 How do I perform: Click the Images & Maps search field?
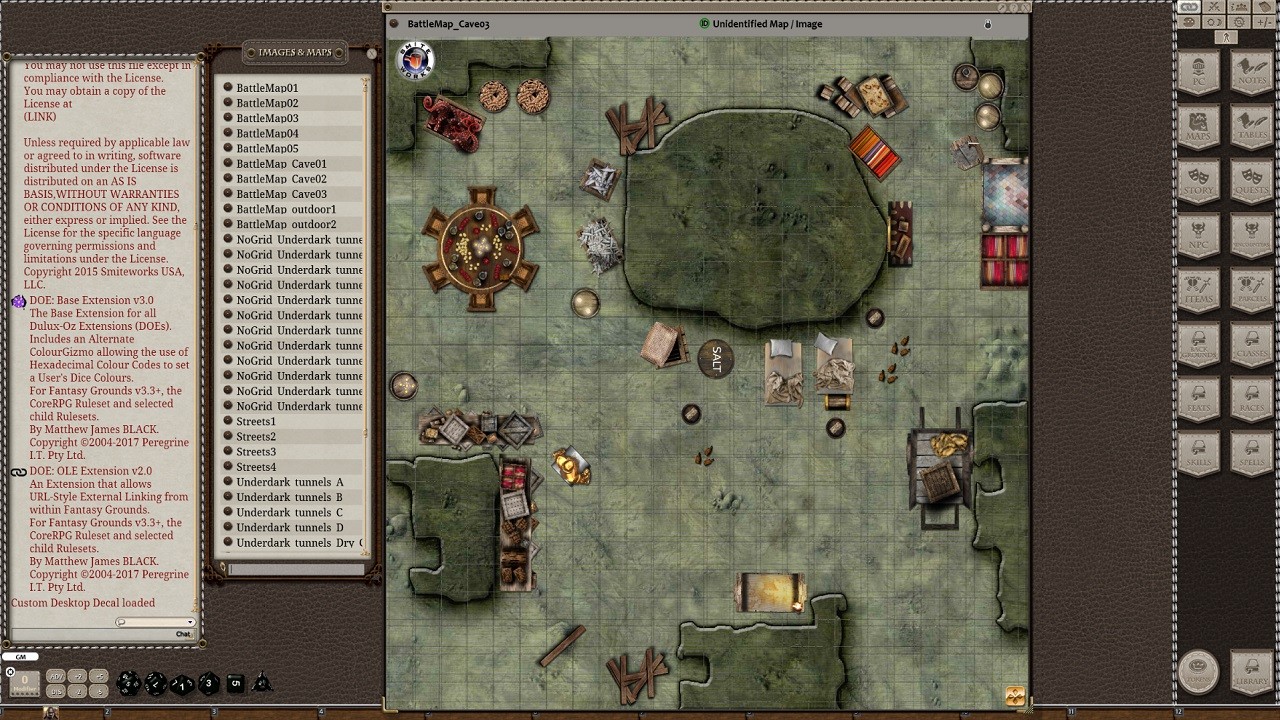tap(296, 570)
